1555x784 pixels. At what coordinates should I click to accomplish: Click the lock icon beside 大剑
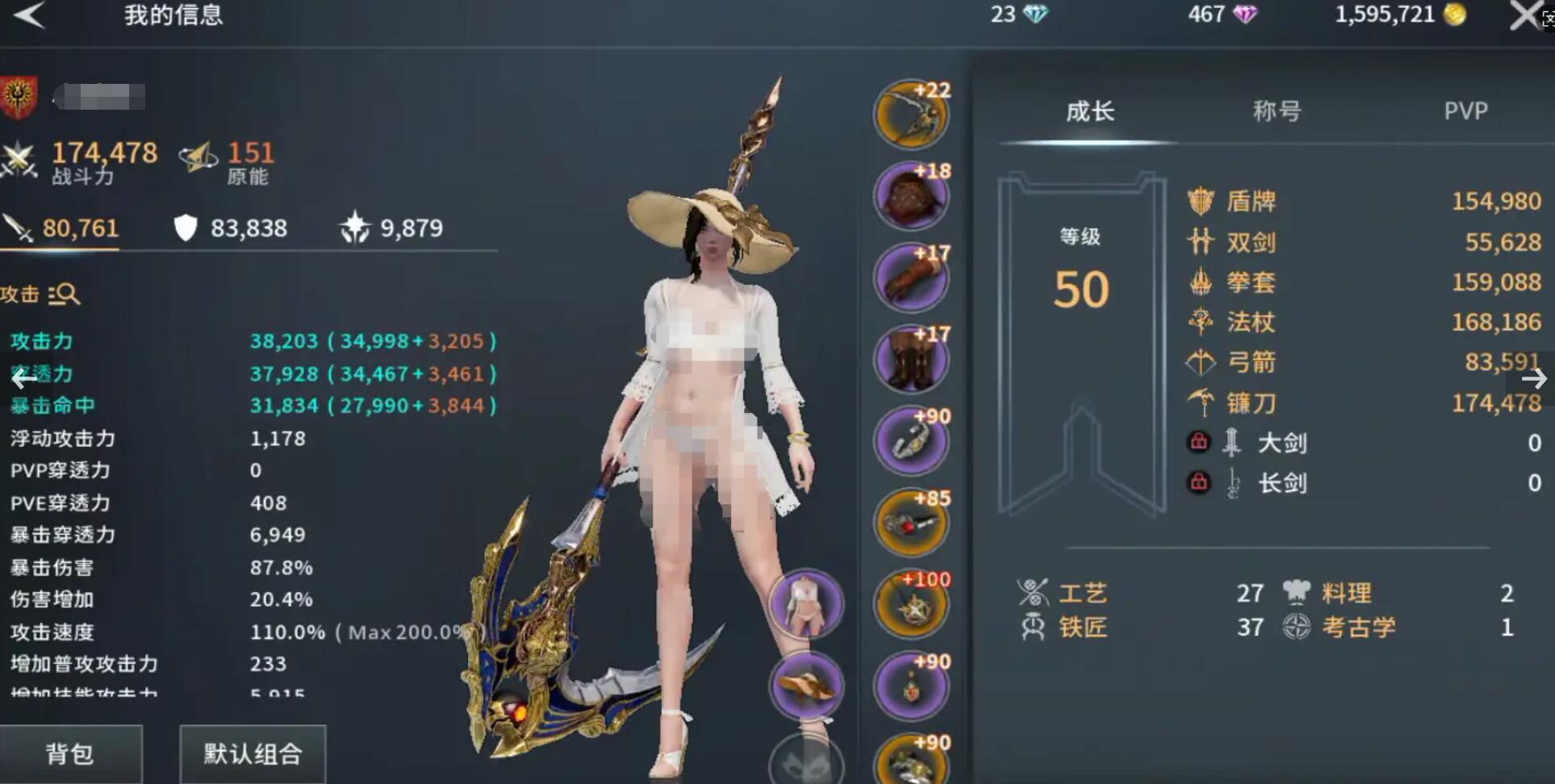(x=1200, y=442)
